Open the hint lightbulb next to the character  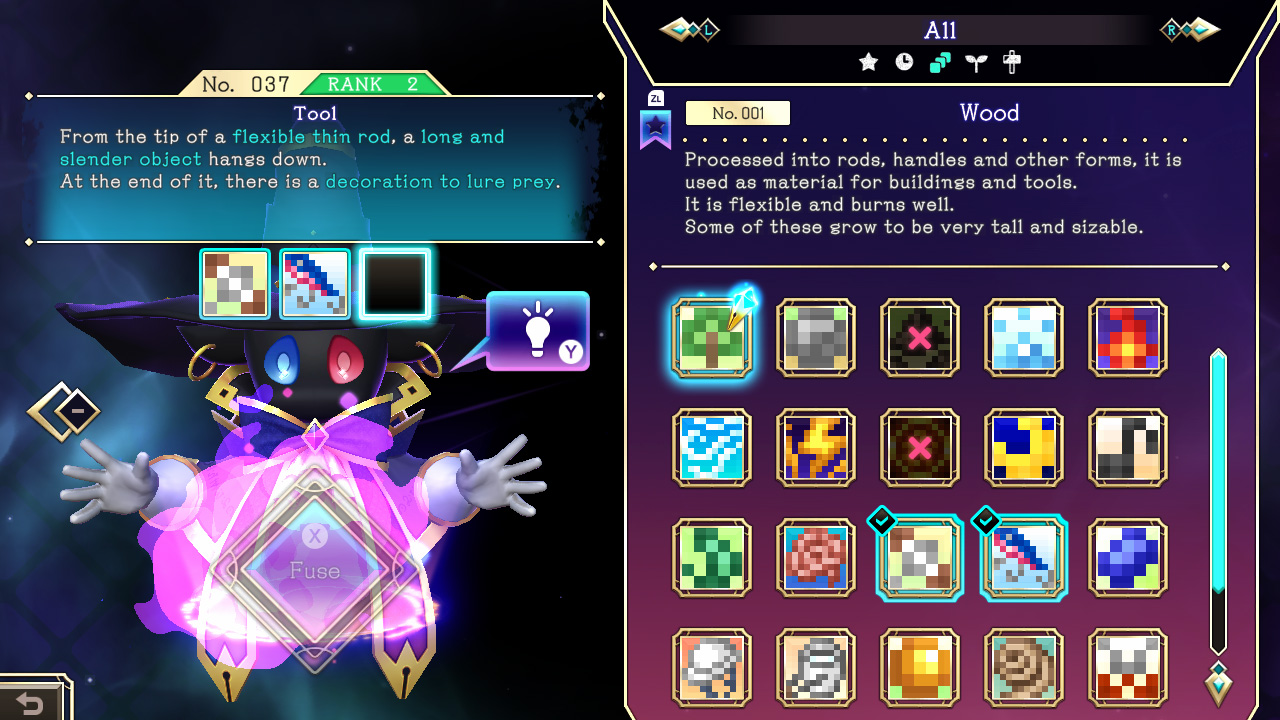(538, 330)
